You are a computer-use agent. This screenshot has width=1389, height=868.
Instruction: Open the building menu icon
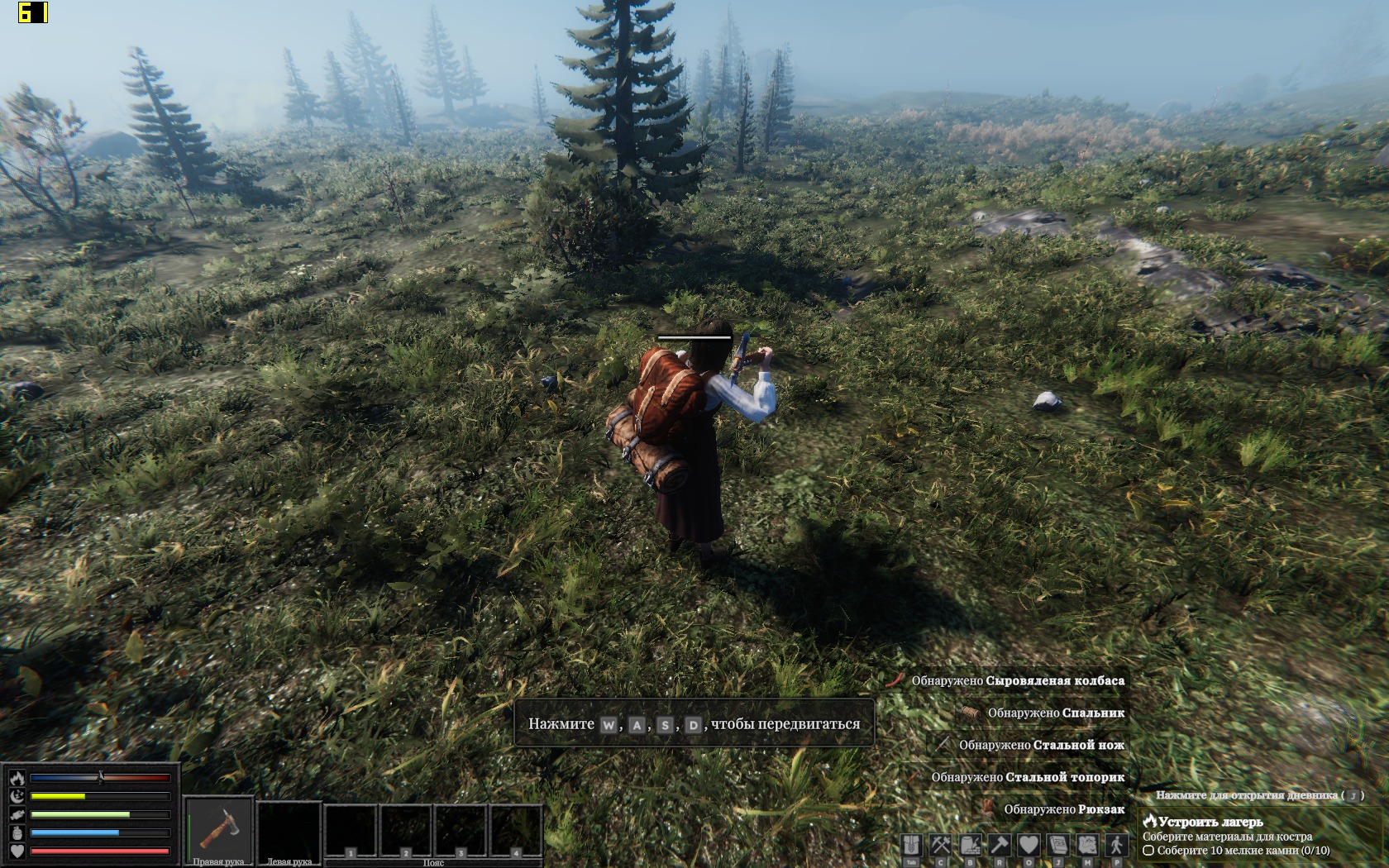971,845
